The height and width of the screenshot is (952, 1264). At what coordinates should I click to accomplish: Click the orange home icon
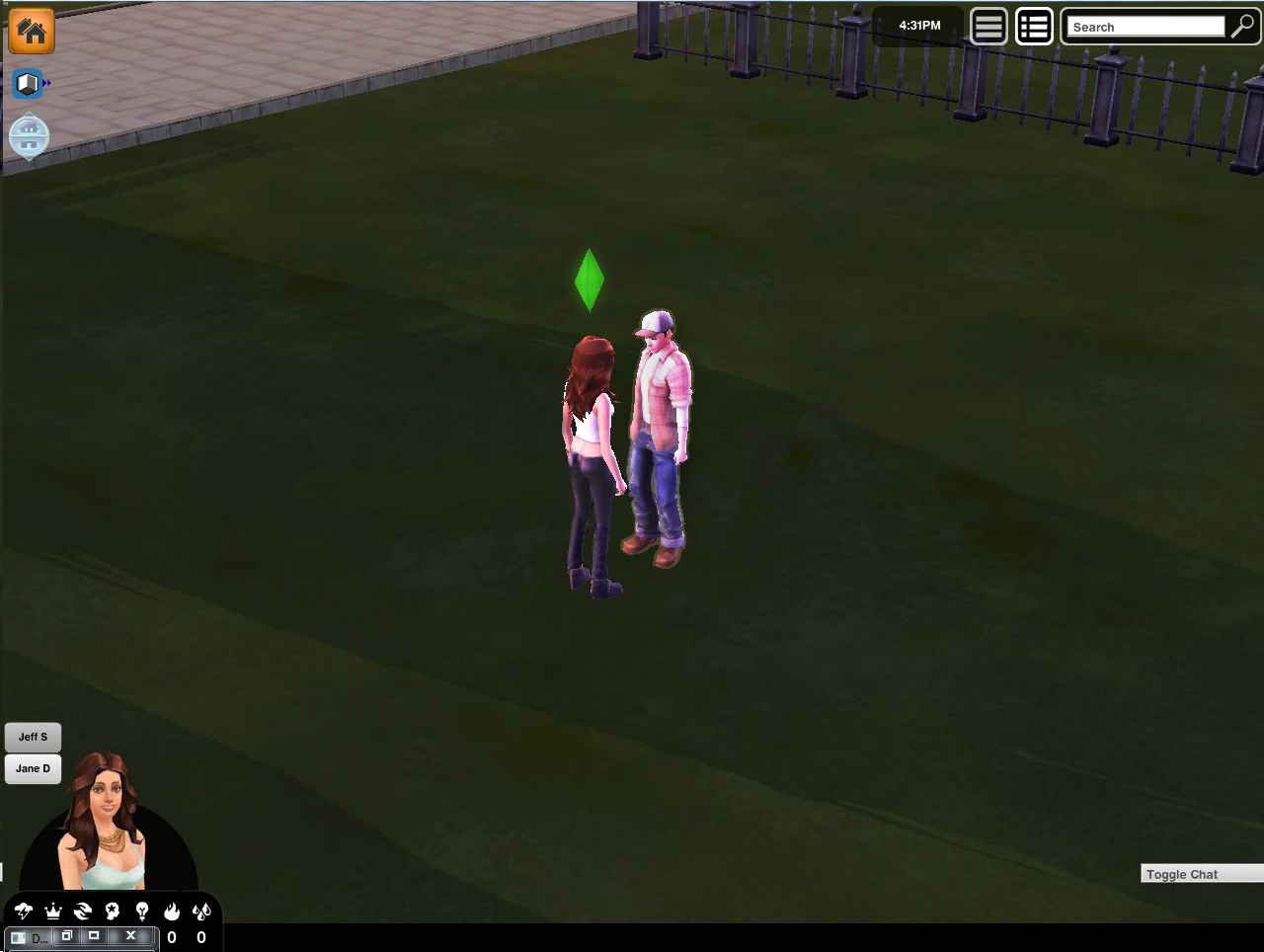point(31,32)
